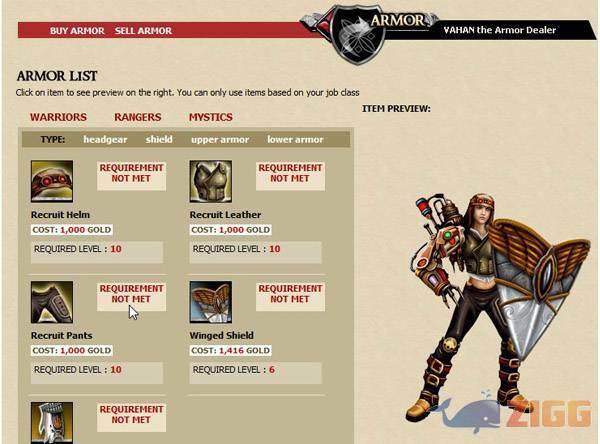
Task: Show lower armor items
Action: (295, 140)
